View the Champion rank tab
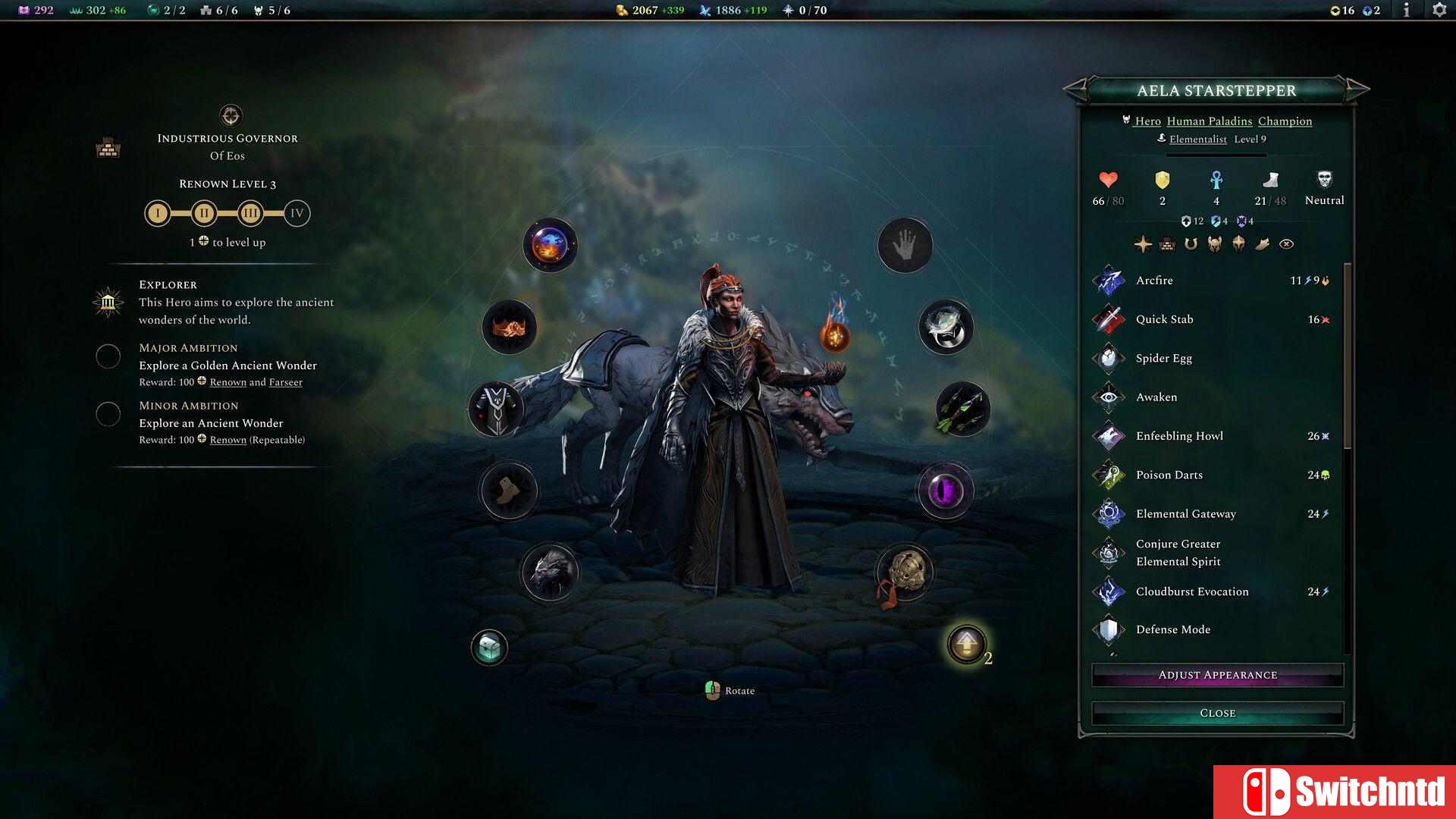 1285,121
